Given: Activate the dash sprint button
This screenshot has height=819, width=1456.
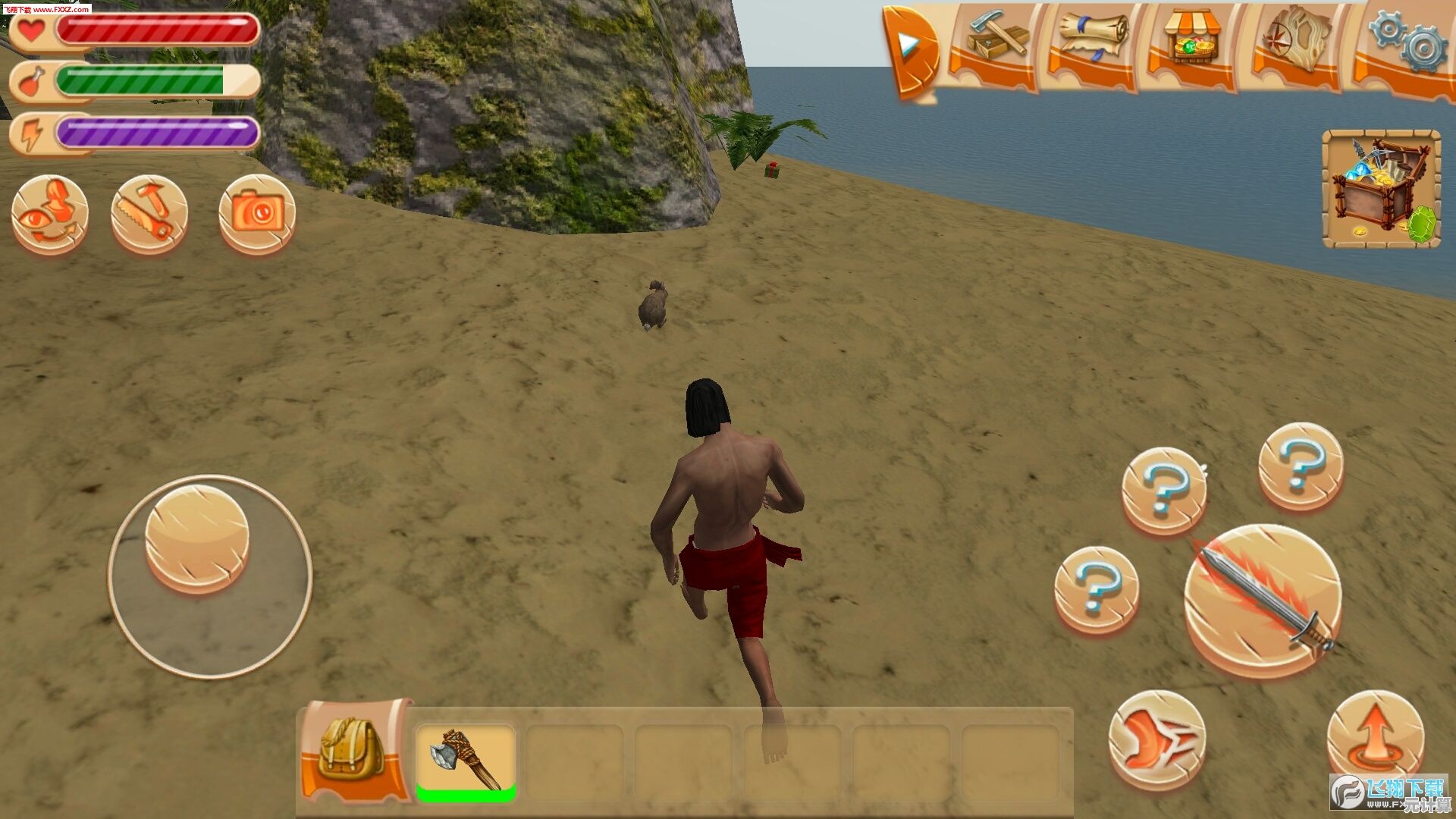Looking at the screenshot, I should pos(1156,739).
